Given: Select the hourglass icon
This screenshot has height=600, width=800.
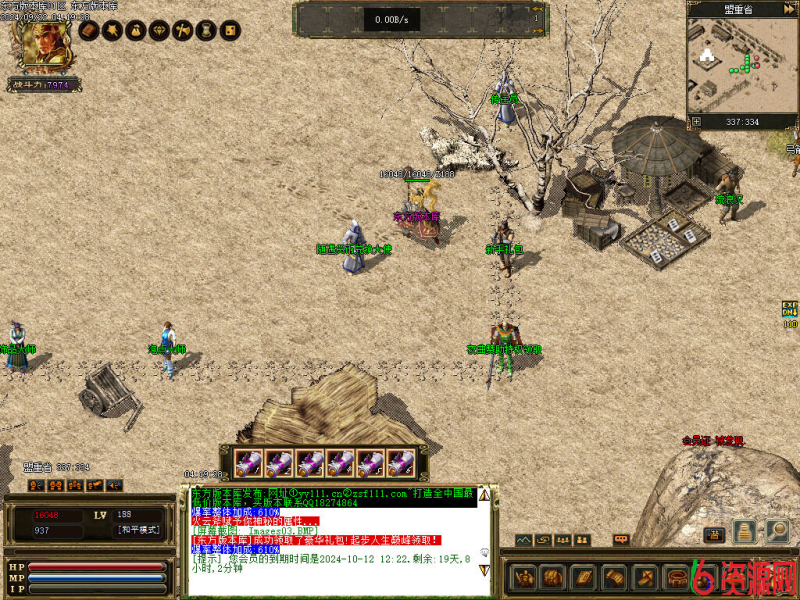Looking at the screenshot, I should 206,32.
